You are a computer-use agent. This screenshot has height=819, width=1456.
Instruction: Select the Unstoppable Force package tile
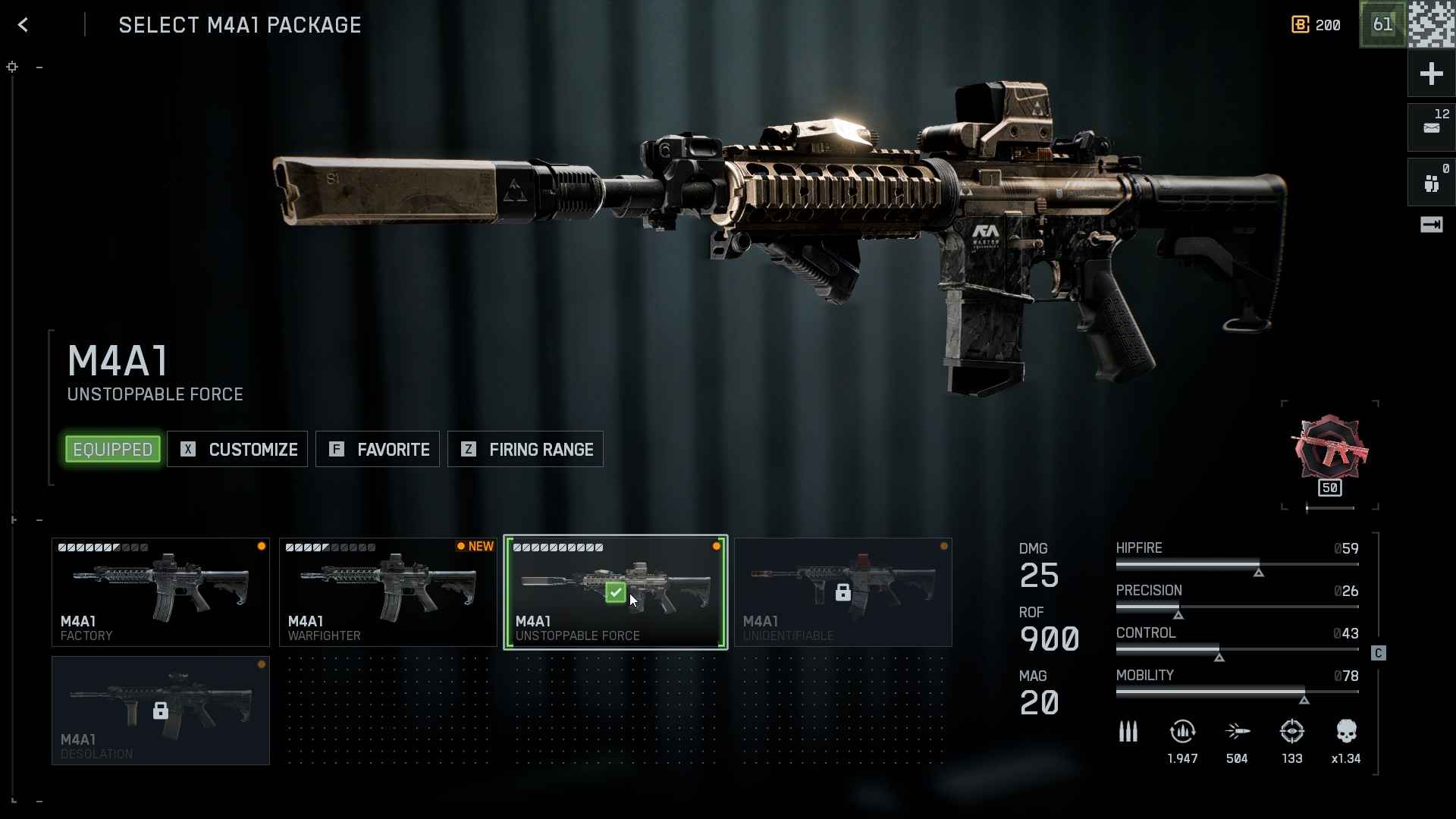click(616, 592)
